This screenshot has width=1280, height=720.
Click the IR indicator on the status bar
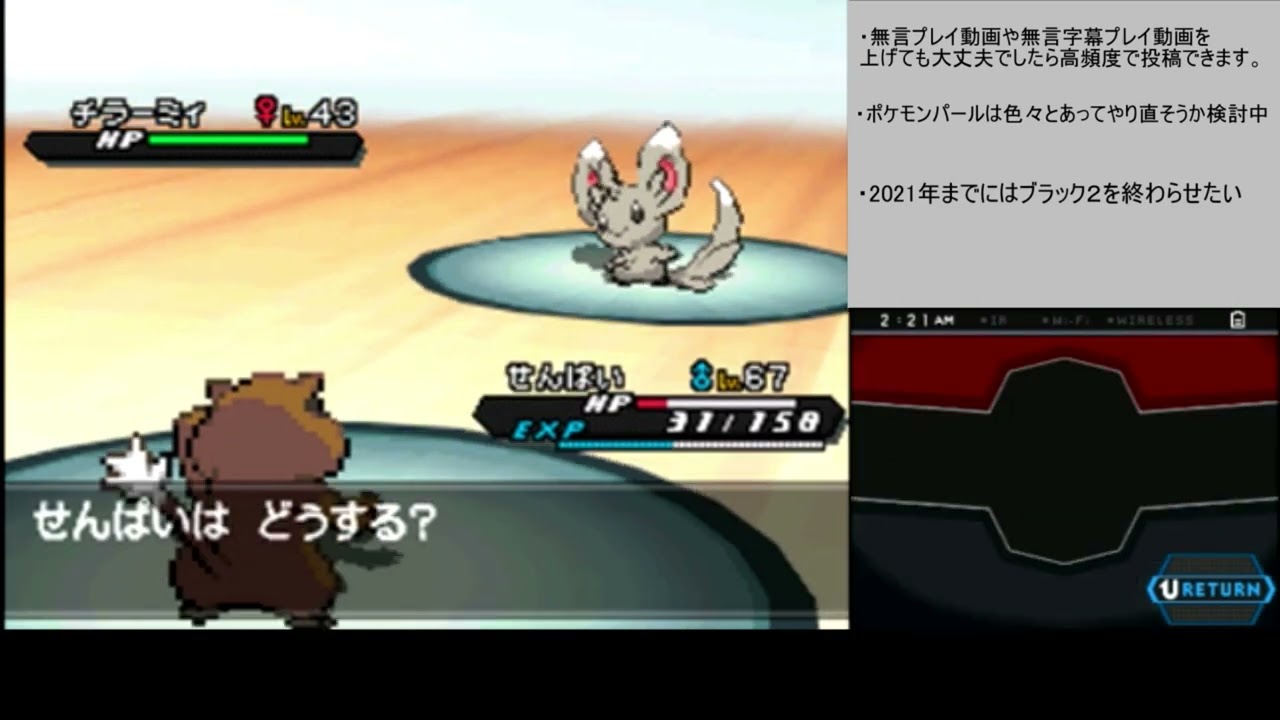(996, 319)
